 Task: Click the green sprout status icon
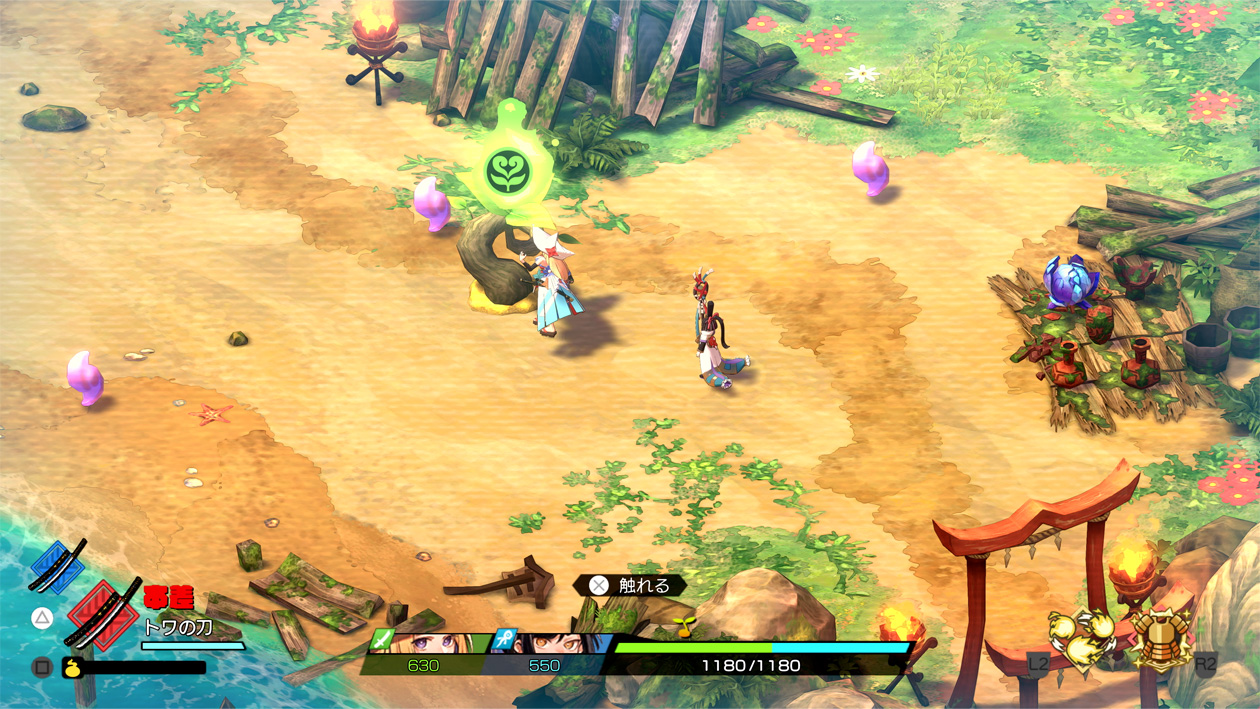(x=685, y=627)
